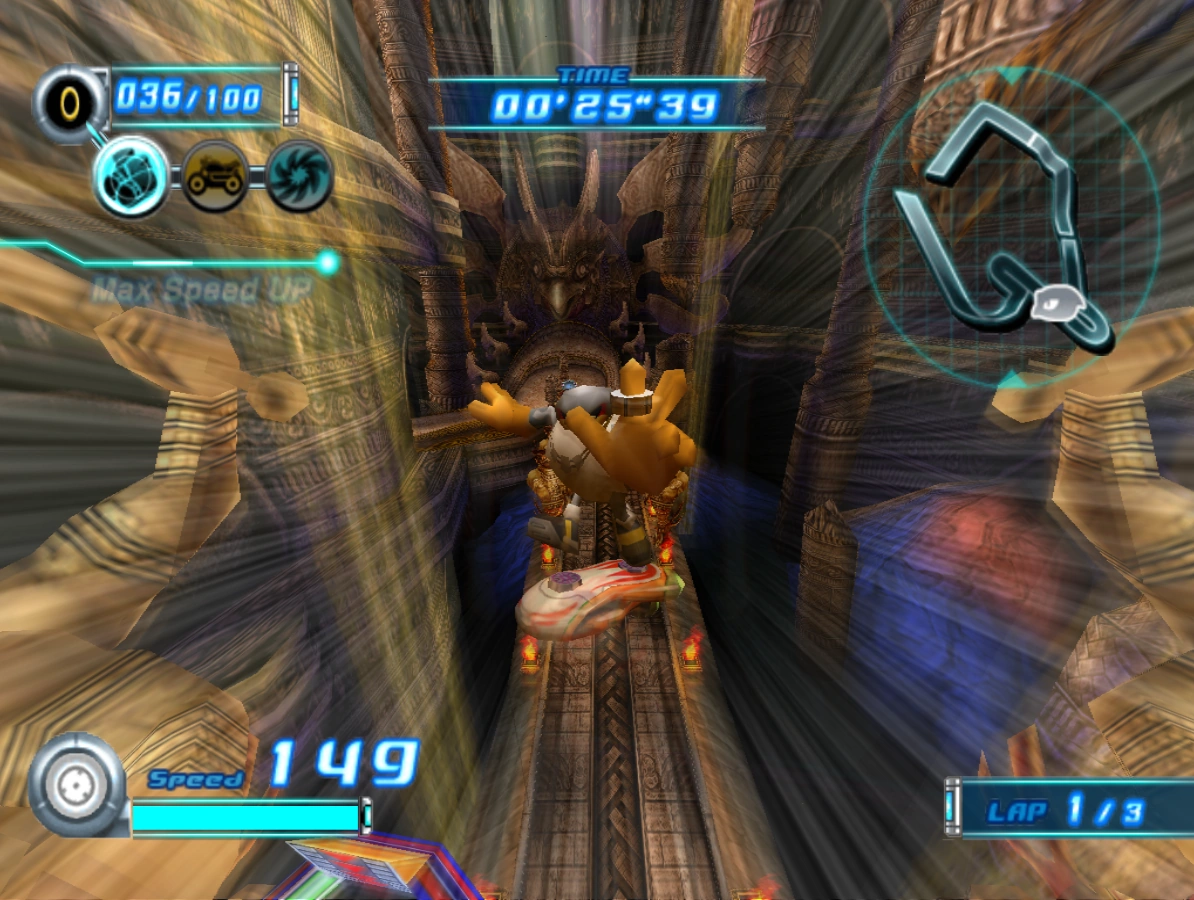Click the circular track minimap
Viewport: 1194px width, 900px height.
click(1010, 228)
